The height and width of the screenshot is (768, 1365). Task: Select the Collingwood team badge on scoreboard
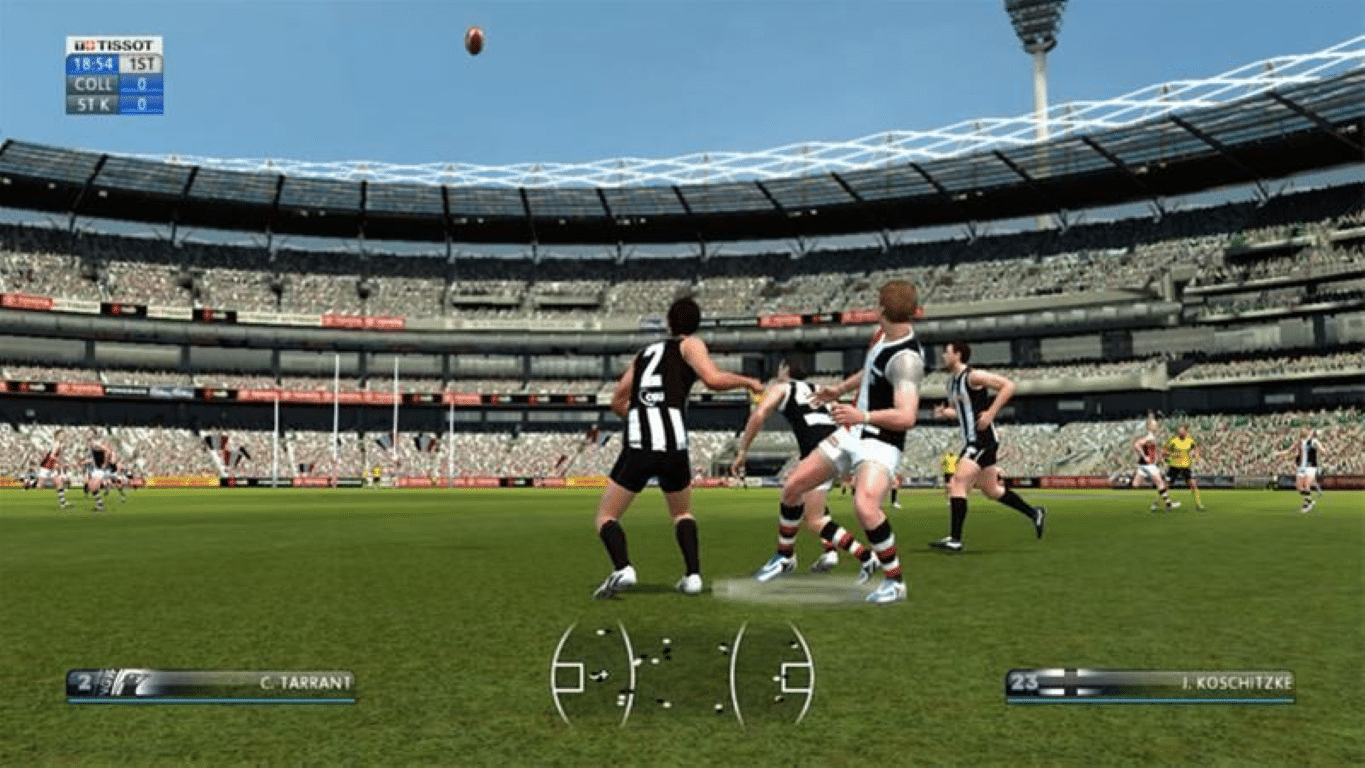point(93,85)
